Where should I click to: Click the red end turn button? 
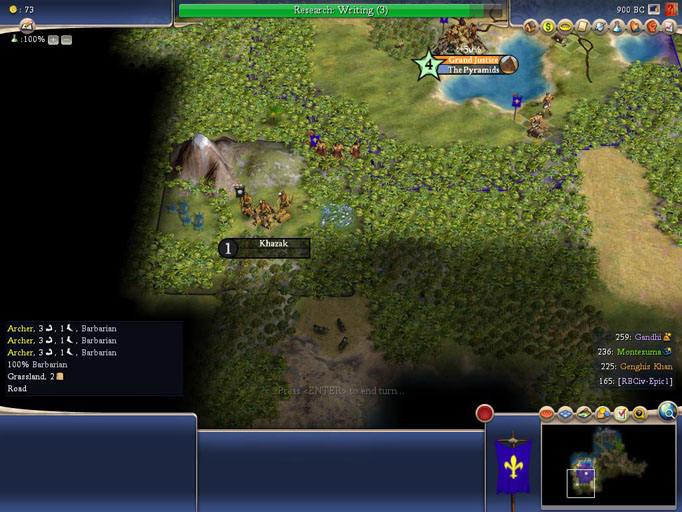[x=485, y=413]
